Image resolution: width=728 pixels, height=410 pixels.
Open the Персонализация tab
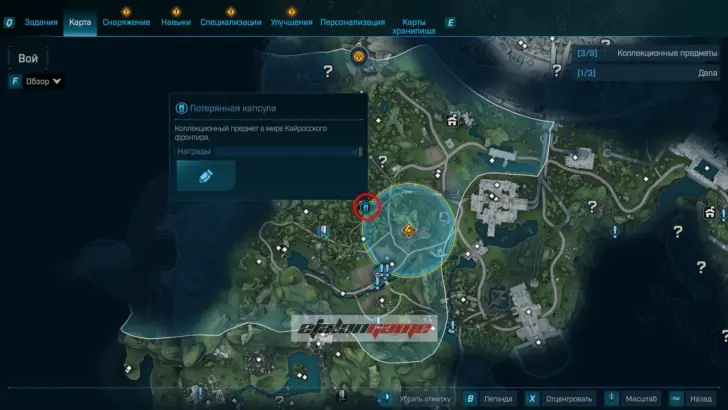(355, 22)
